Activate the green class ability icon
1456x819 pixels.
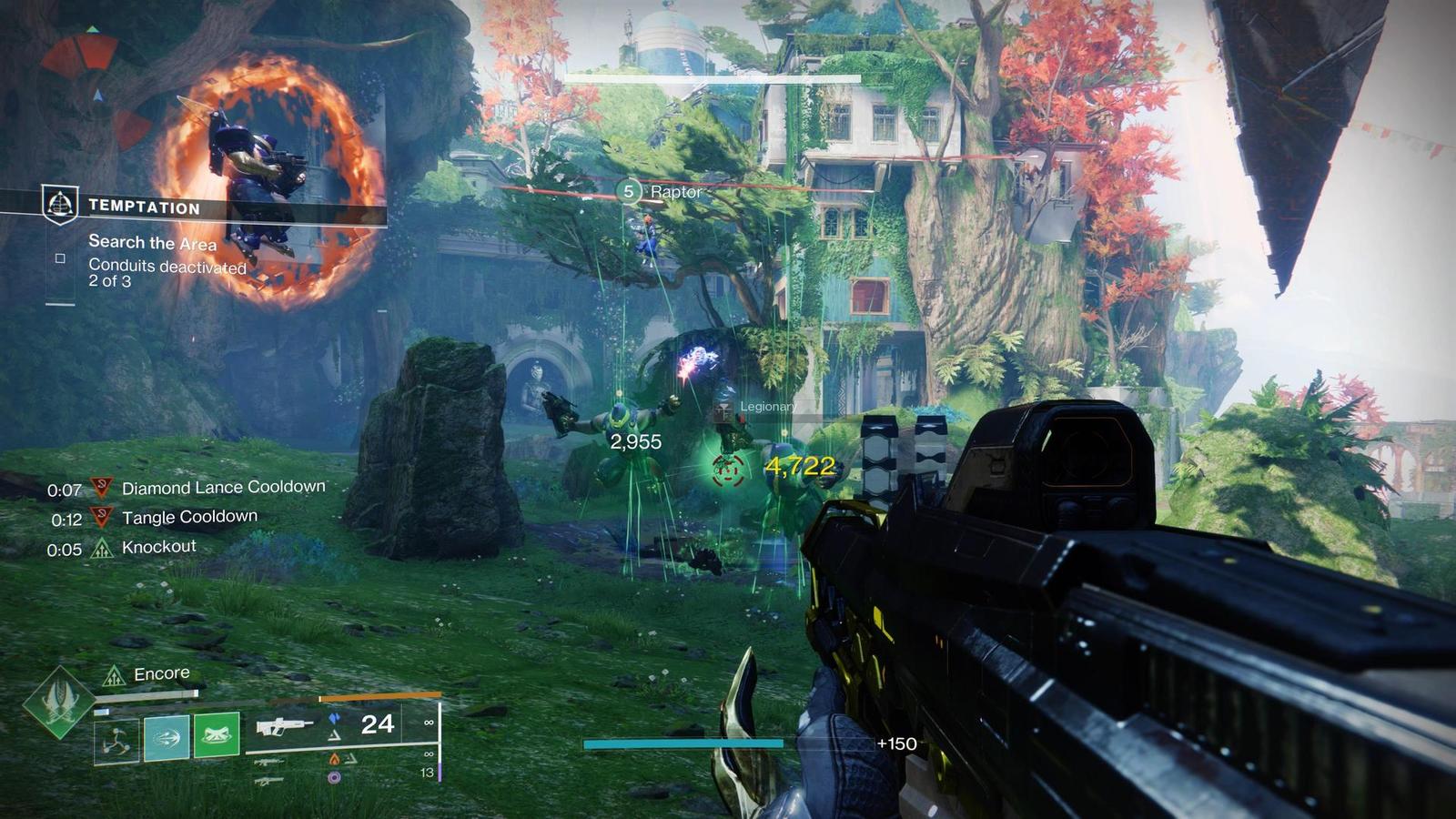pos(217,735)
